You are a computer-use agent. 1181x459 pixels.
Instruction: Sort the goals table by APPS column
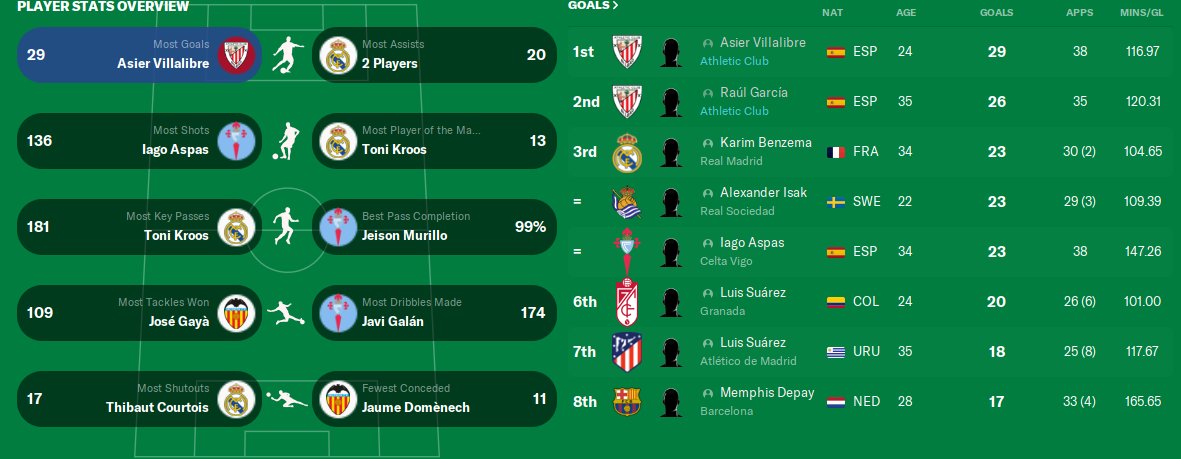(x=1079, y=13)
